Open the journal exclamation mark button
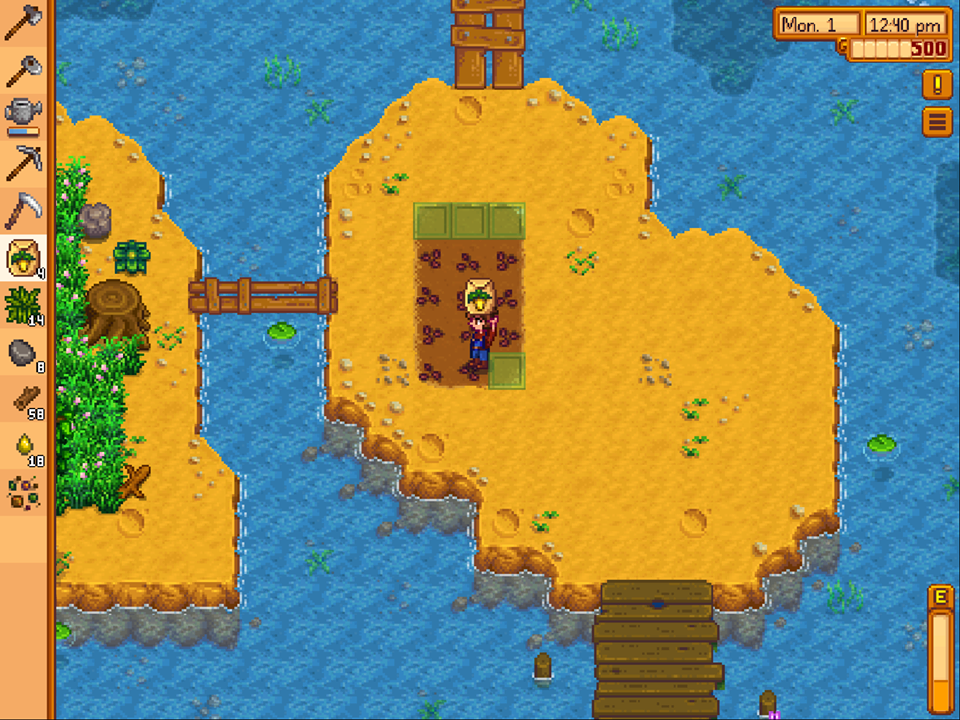The height and width of the screenshot is (720, 960). 937,85
